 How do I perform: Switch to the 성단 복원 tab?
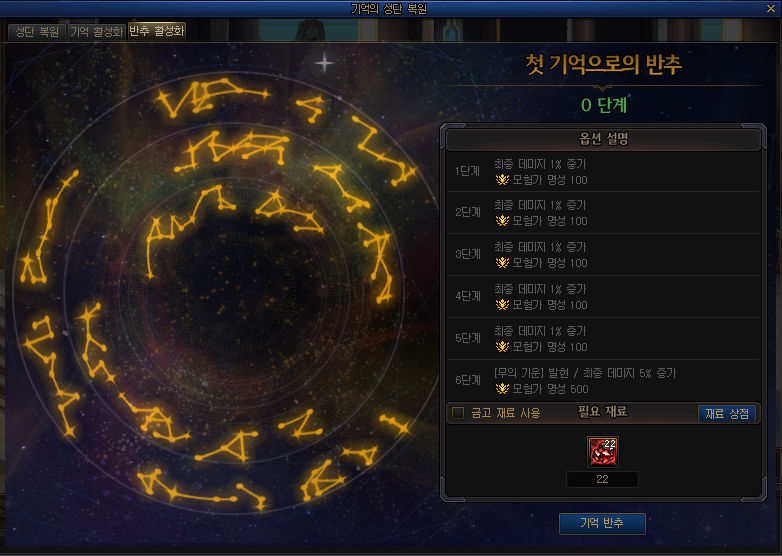point(37,31)
